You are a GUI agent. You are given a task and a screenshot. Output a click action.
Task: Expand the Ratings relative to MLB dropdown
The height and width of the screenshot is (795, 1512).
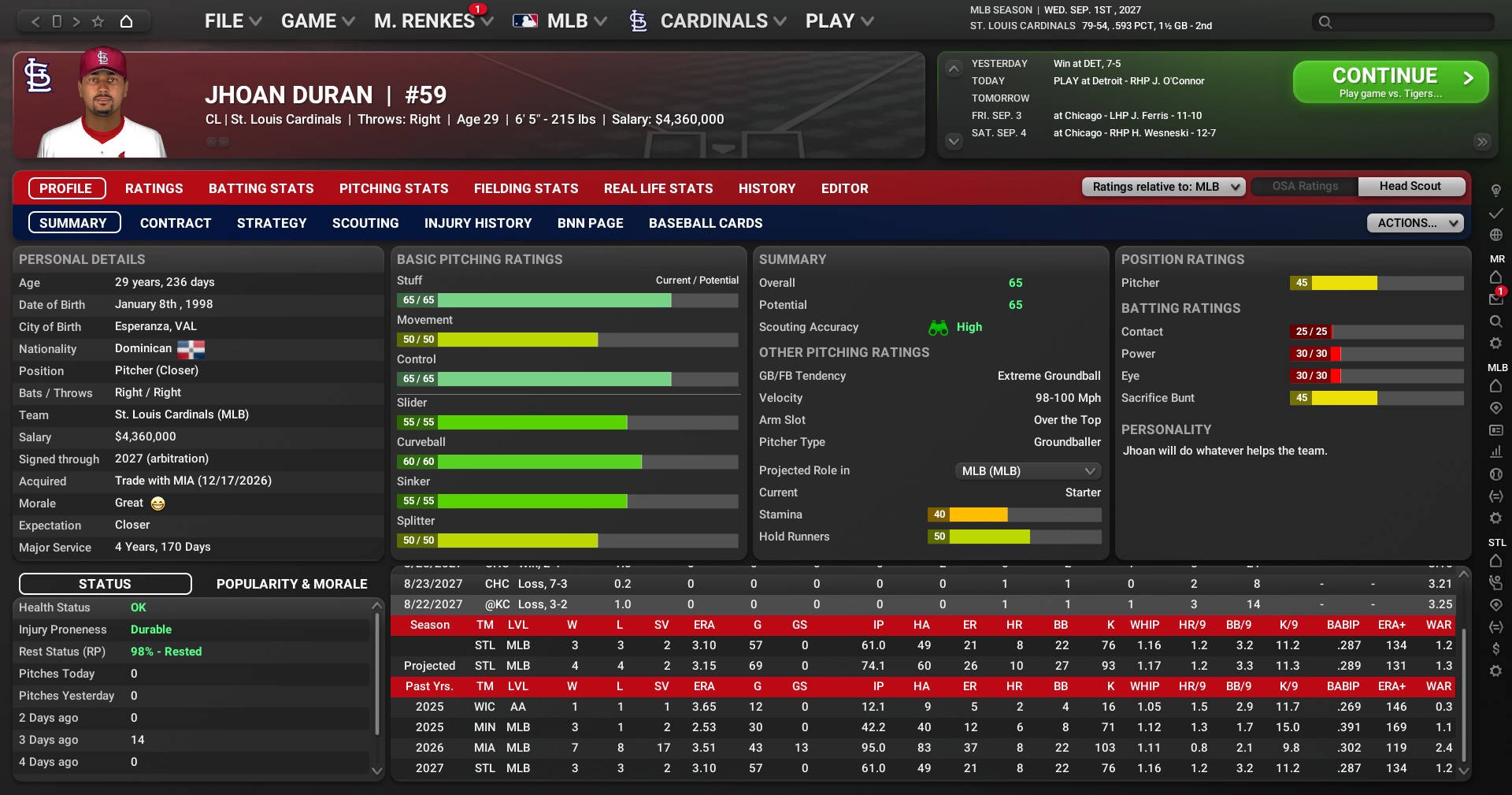[1163, 187]
